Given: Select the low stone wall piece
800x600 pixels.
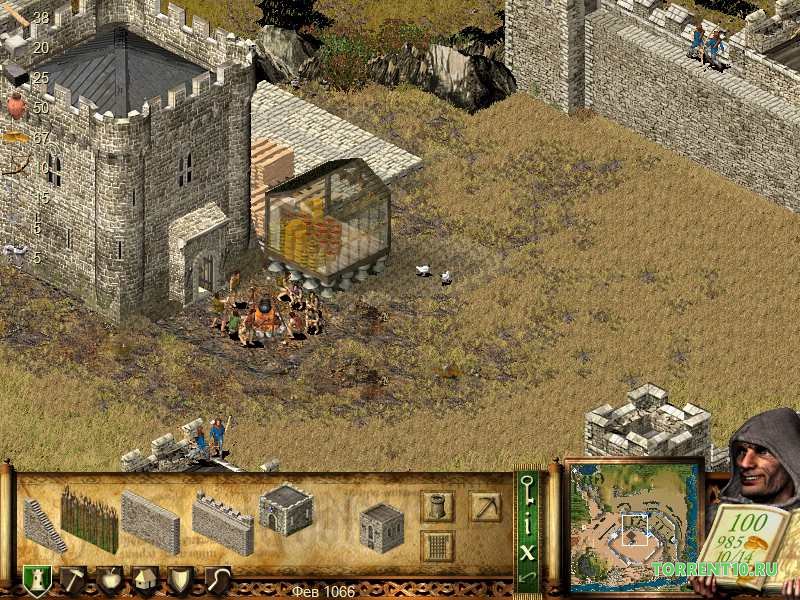Looking at the screenshot, I should tap(150, 522).
